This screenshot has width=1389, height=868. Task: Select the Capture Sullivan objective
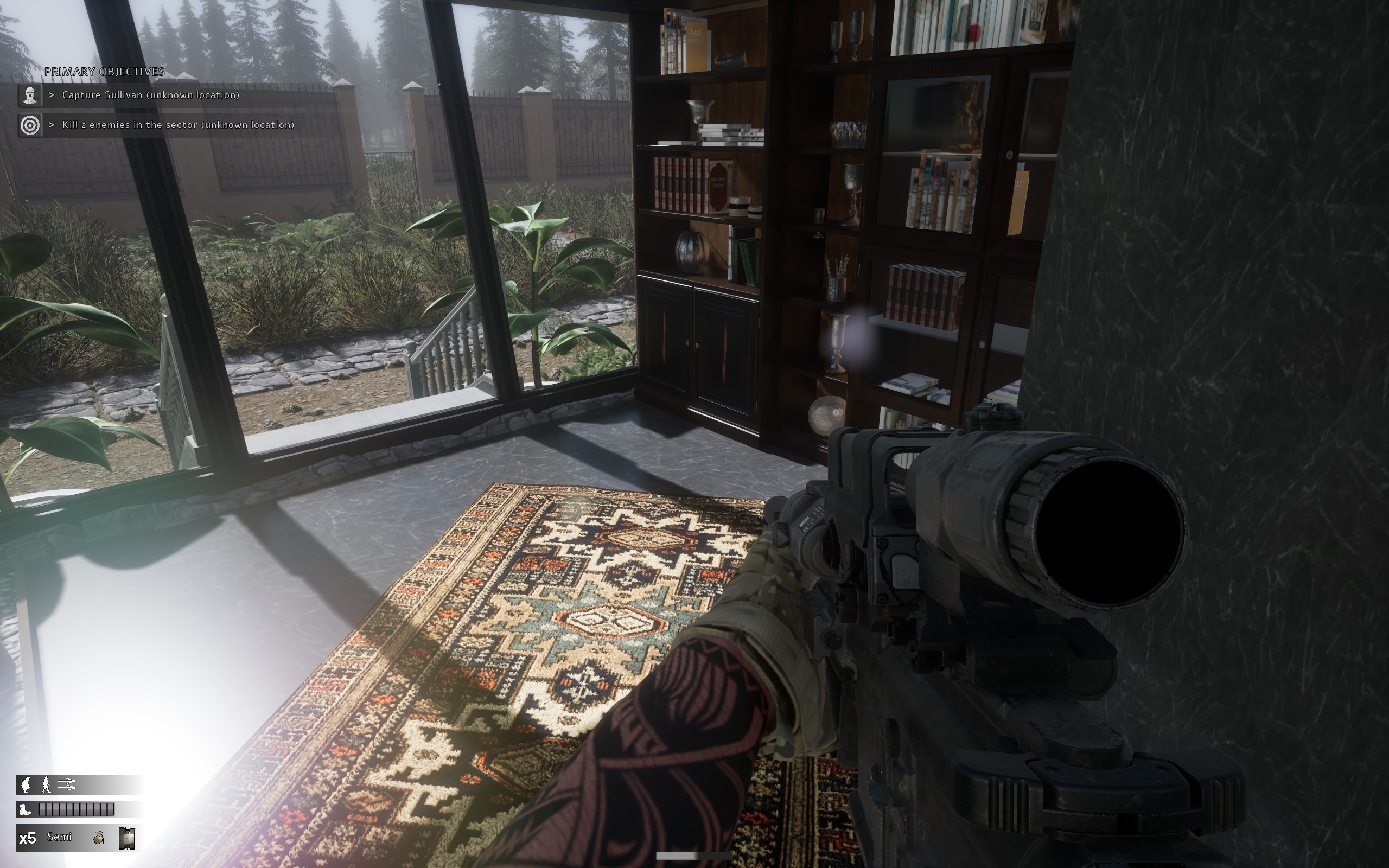pos(150,95)
